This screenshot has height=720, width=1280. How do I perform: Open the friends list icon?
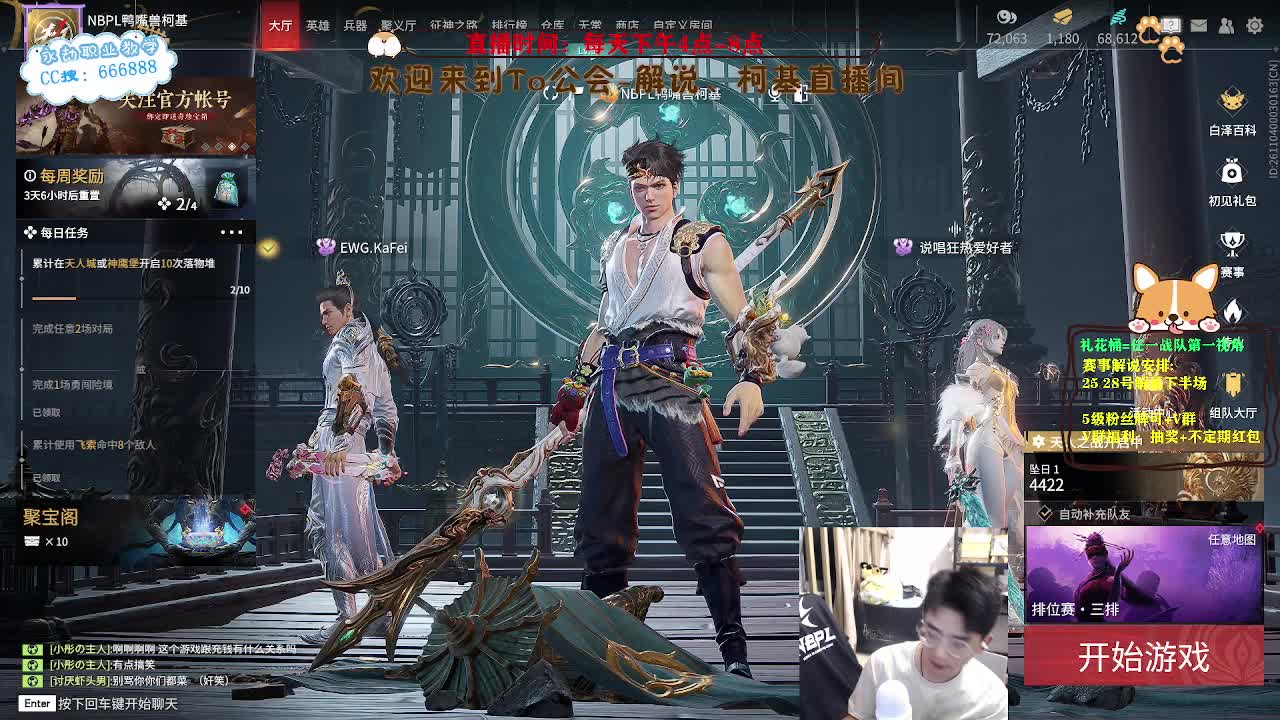click(x=1227, y=24)
